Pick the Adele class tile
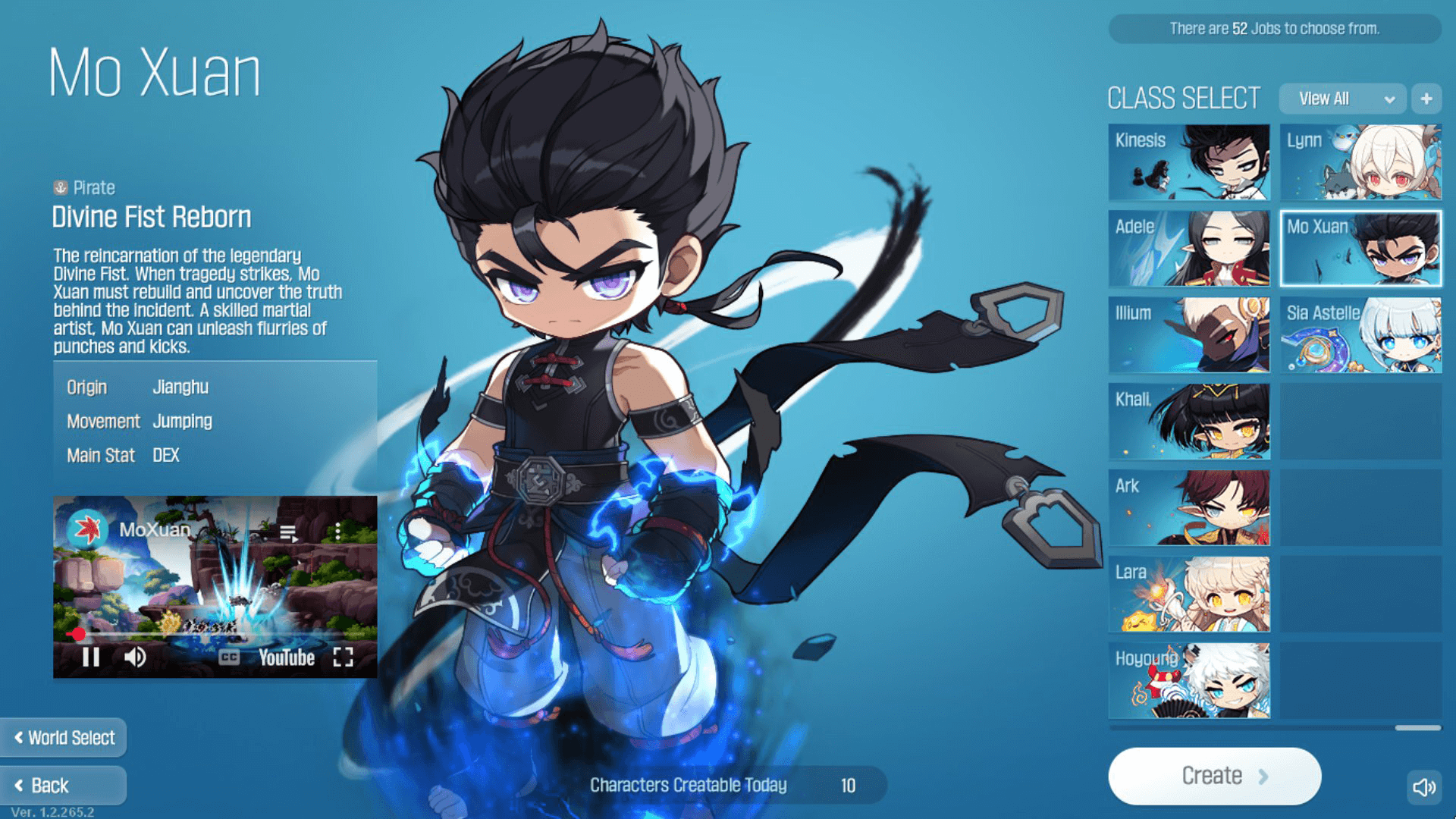Image resolution: width=1456 pixels, height=819 pixels. [1188, 249]
